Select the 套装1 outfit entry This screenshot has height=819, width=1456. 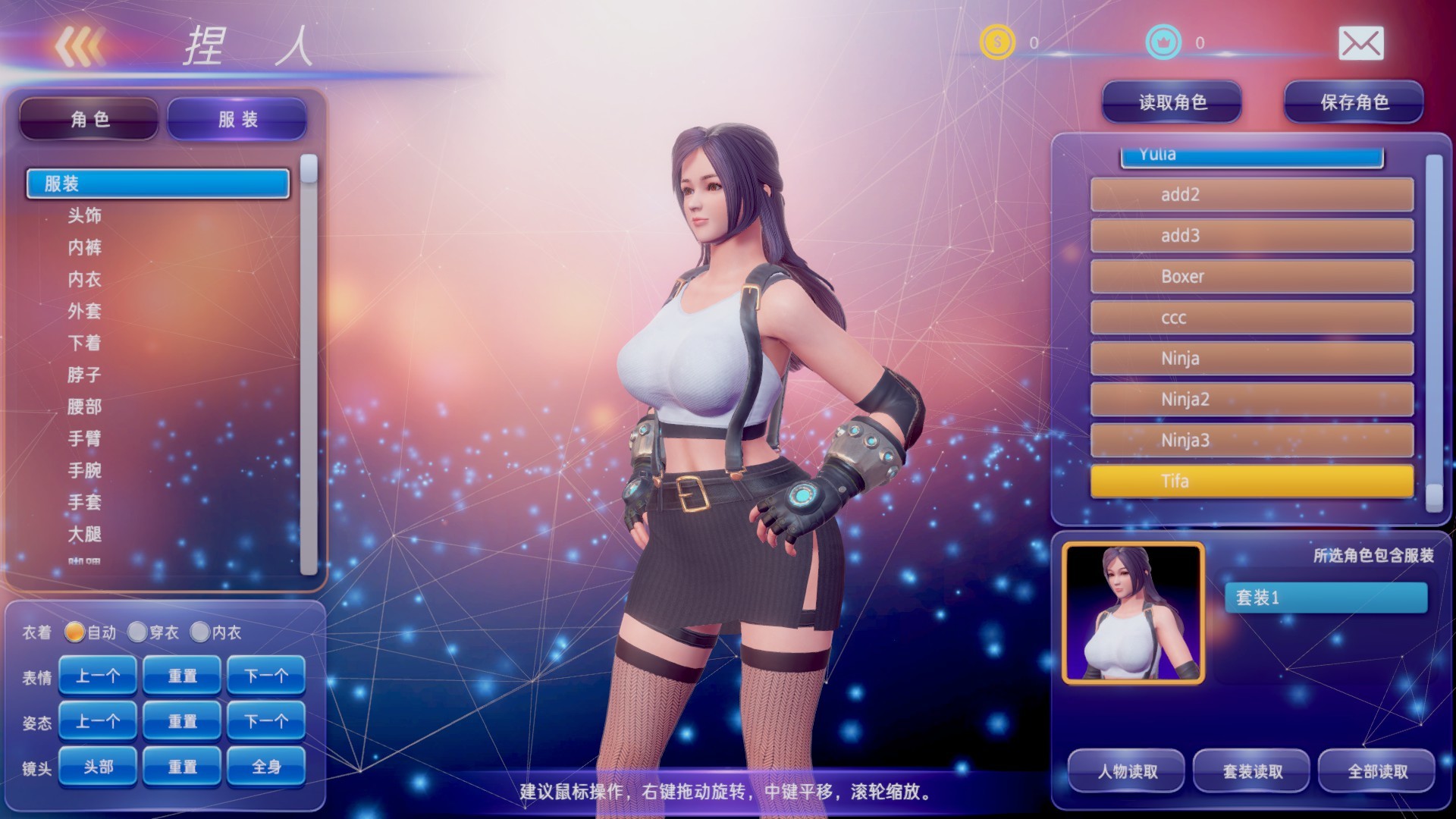pyautogui.click(x=1326, y=598)
